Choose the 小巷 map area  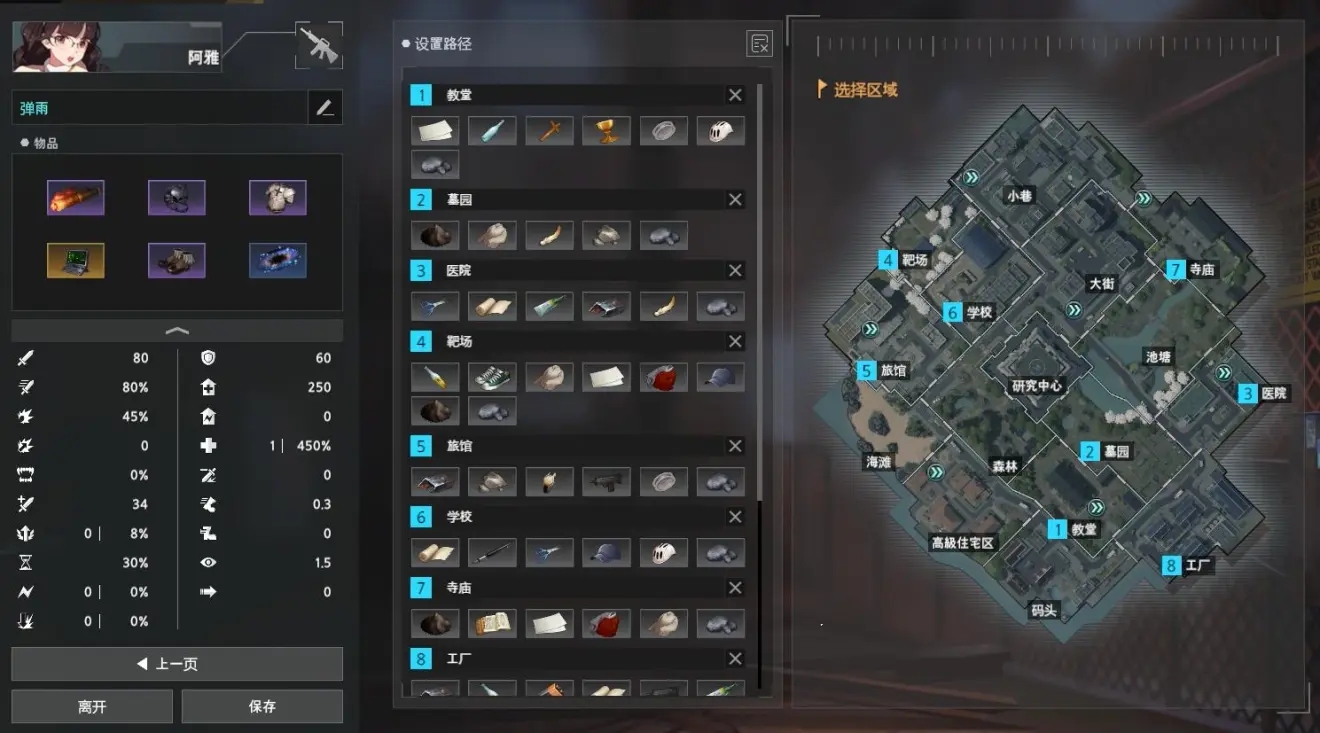click(1019, 196)
